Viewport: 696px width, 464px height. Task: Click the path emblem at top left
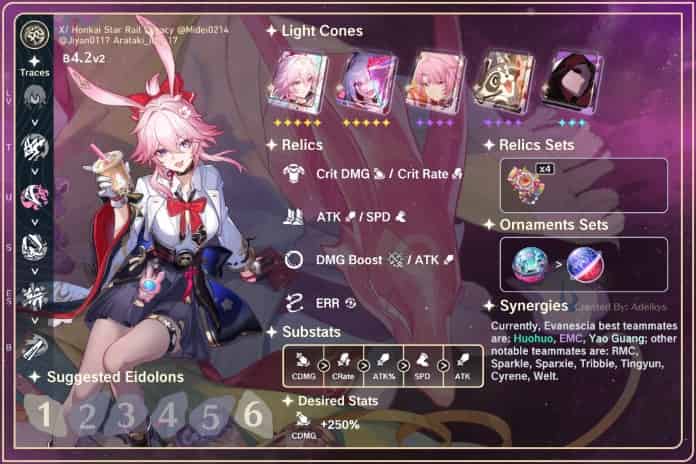pyautogui.click(x=34, y=37)
